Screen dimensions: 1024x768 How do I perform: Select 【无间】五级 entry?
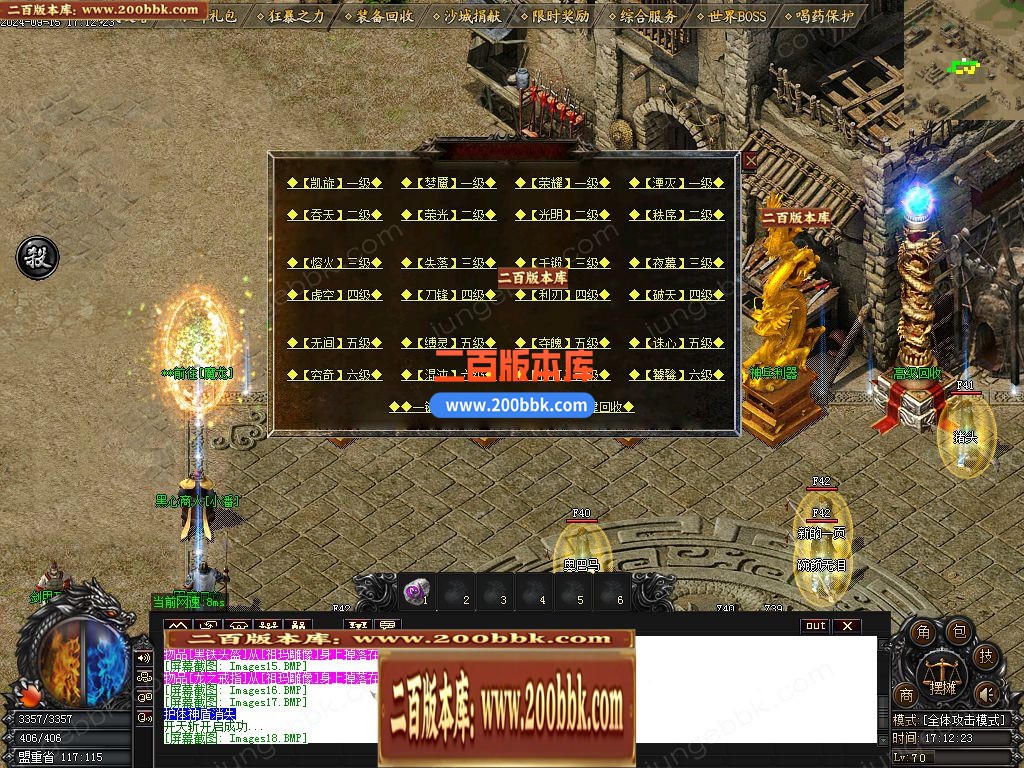(335, 343)
